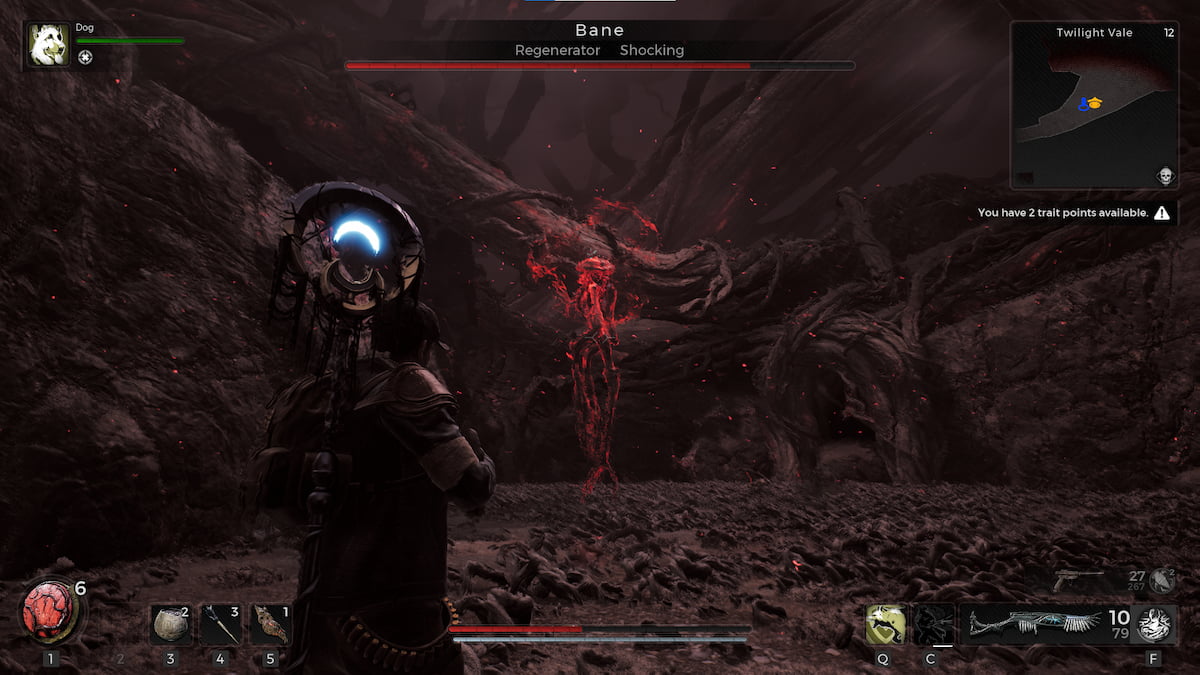Open the trait points available notification

tap(1074, 213)
